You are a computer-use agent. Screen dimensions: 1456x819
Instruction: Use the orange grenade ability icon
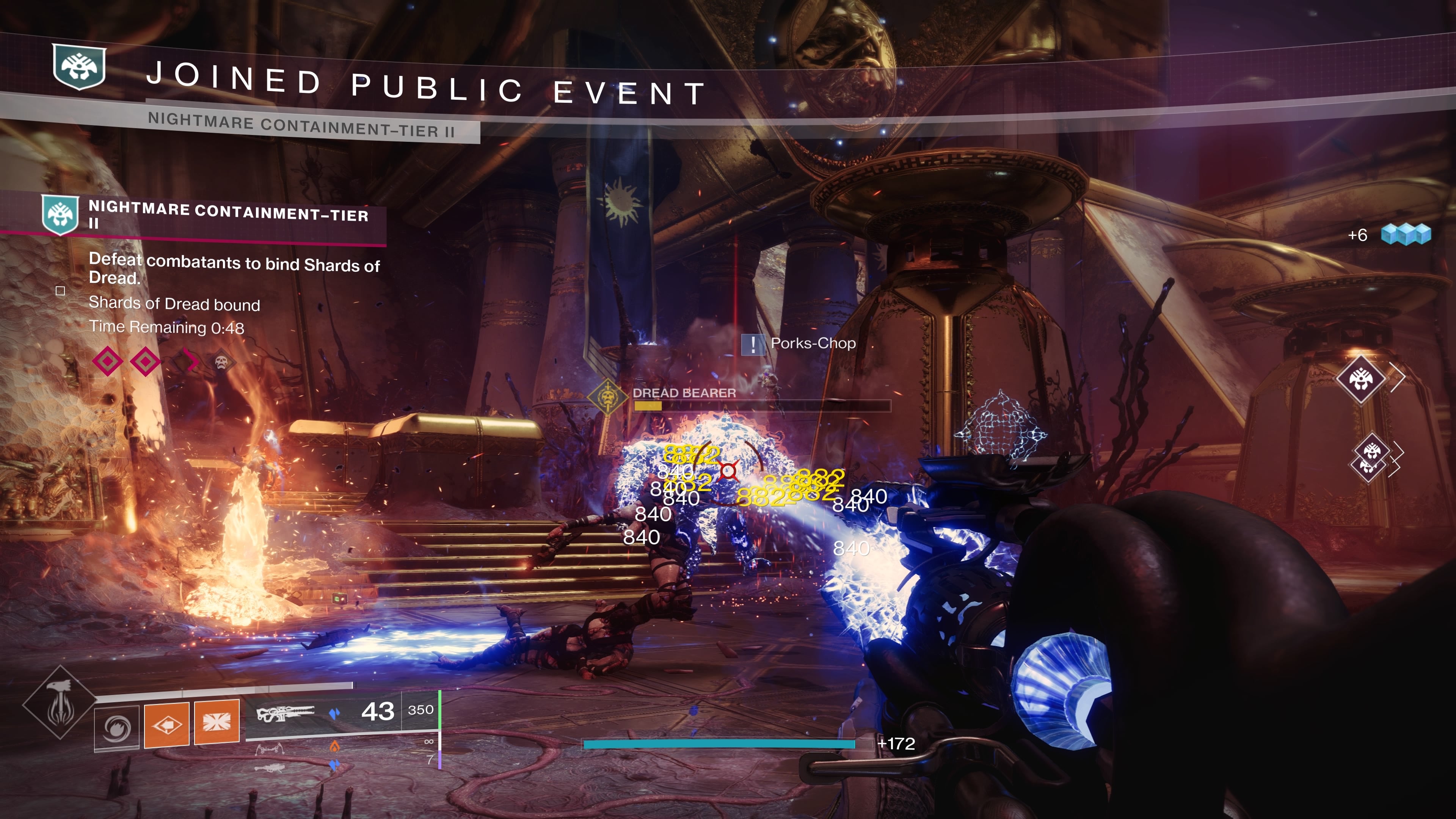pos(167,724)
